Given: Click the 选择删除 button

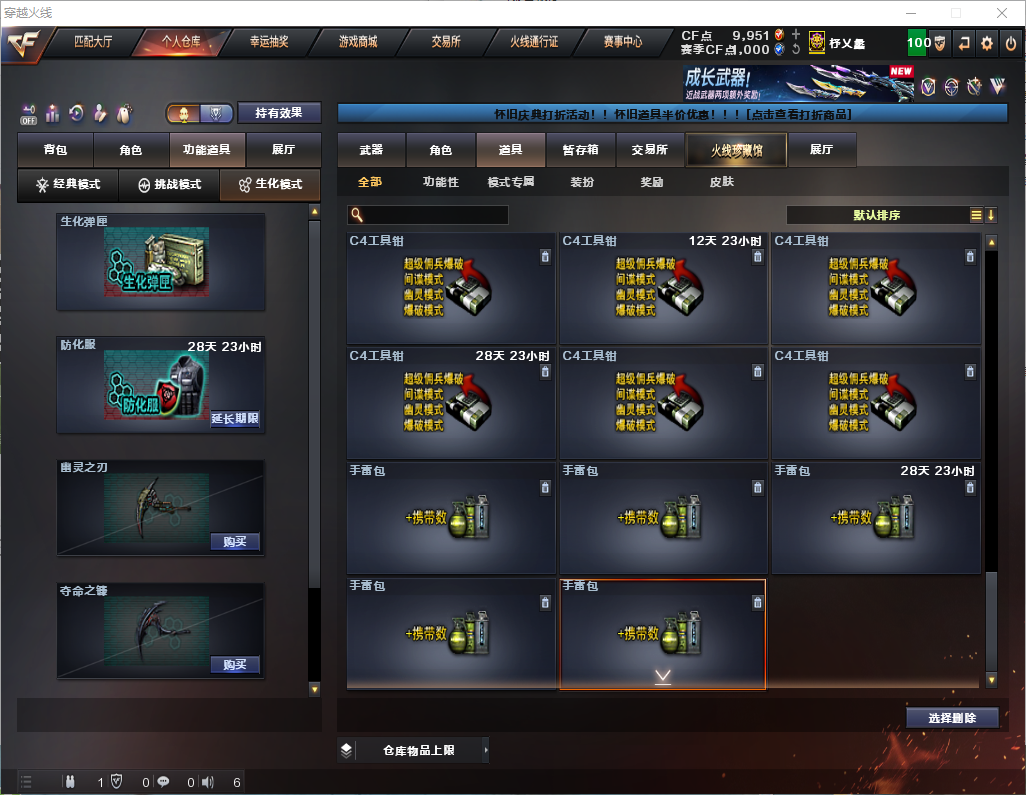Looking at the screenshot, I should click(952, 718).
